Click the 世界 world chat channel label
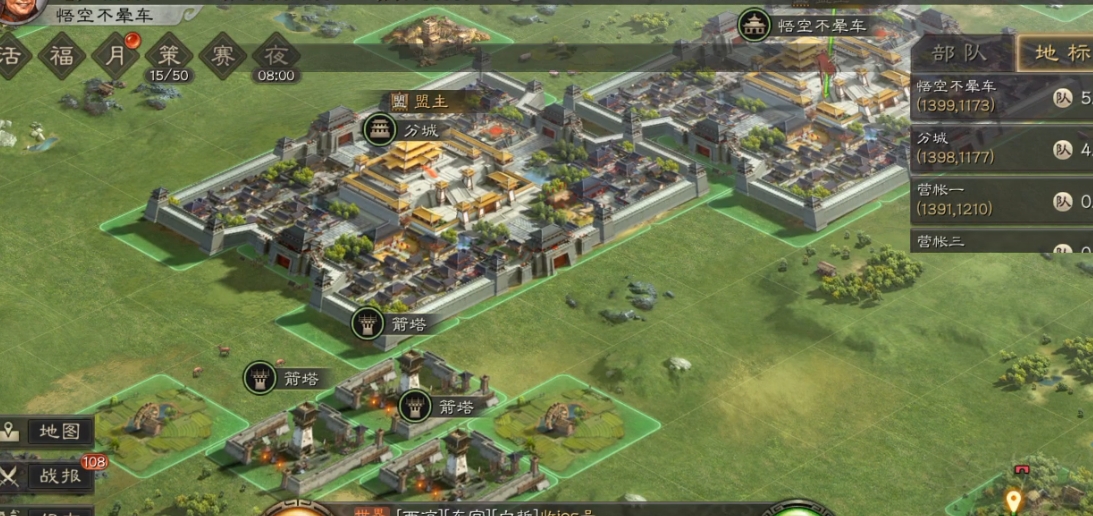 pyautogui.click(x=370, y=511)
